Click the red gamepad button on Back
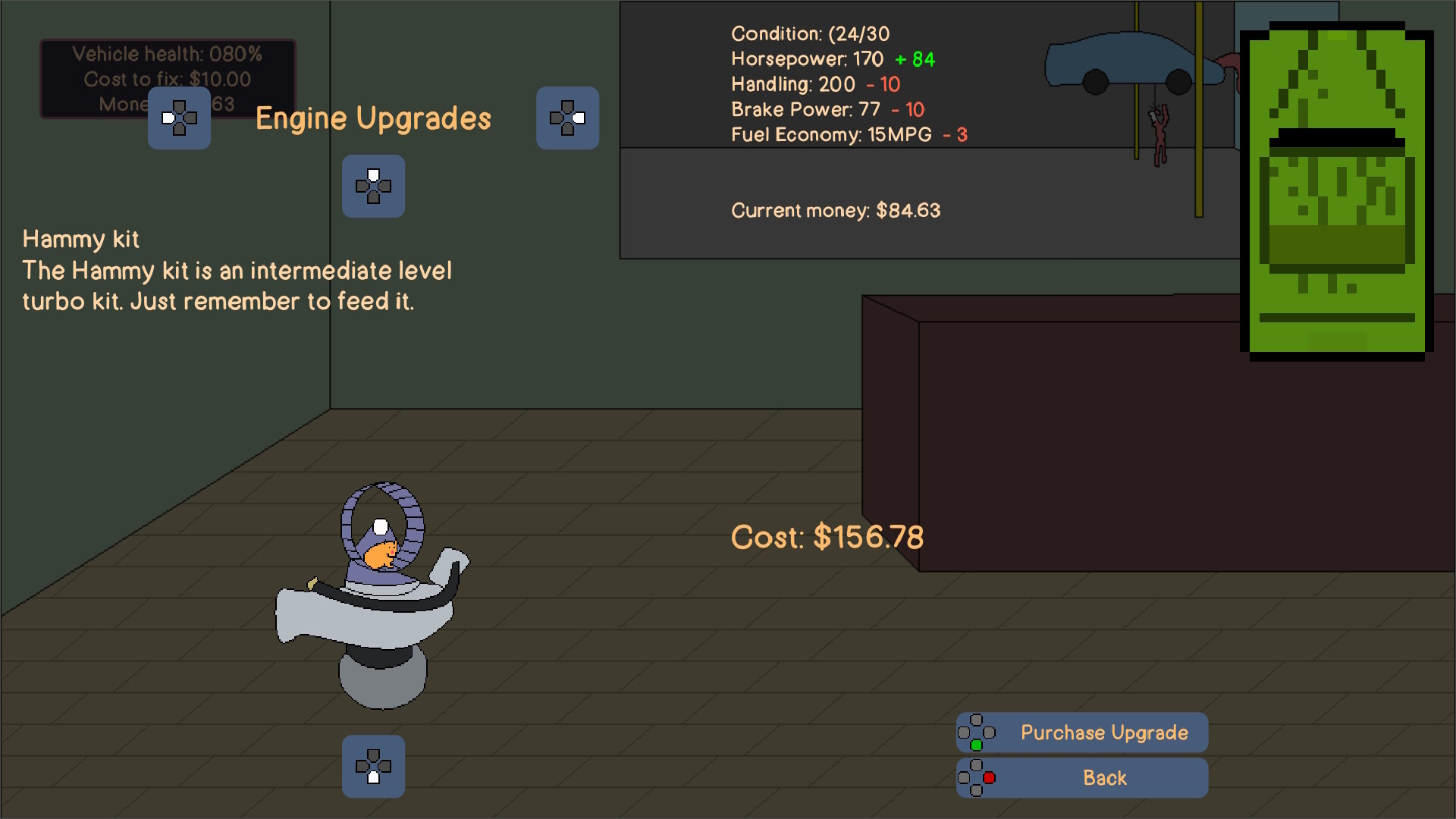Viewport: 1456px width, 819px height. pos(987,777)
